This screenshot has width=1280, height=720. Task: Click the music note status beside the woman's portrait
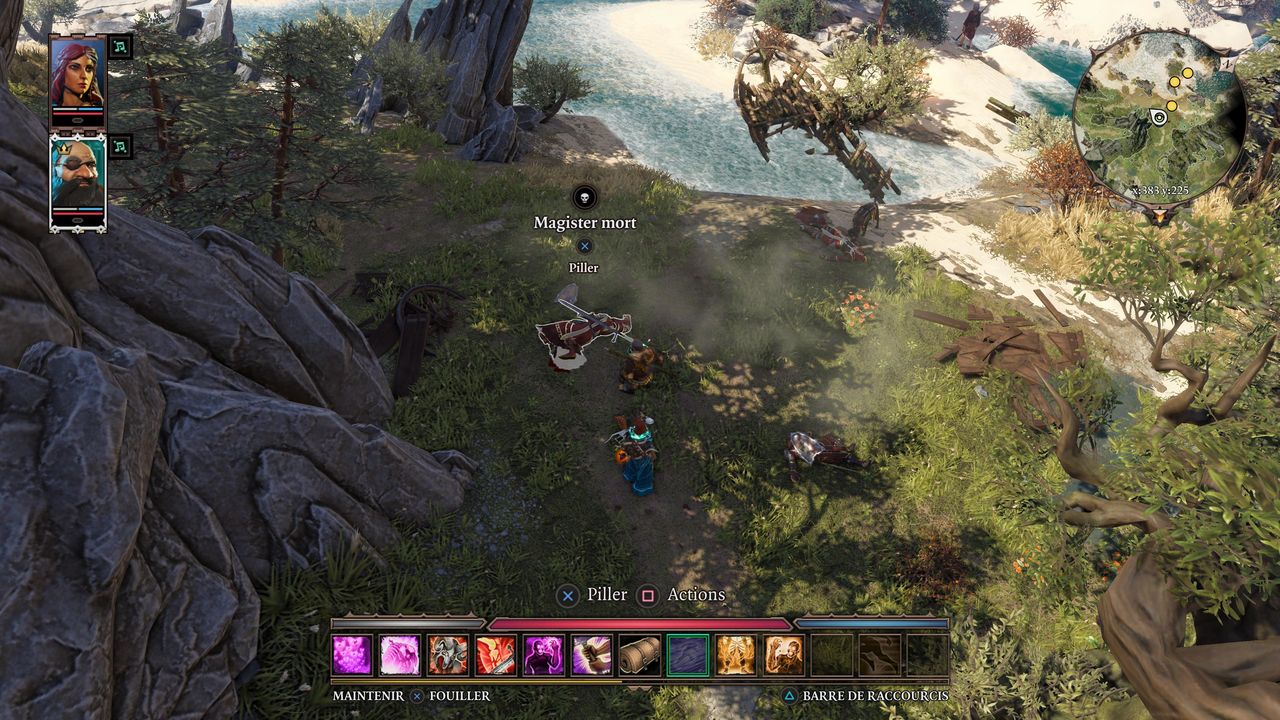(x=120, y=46)
